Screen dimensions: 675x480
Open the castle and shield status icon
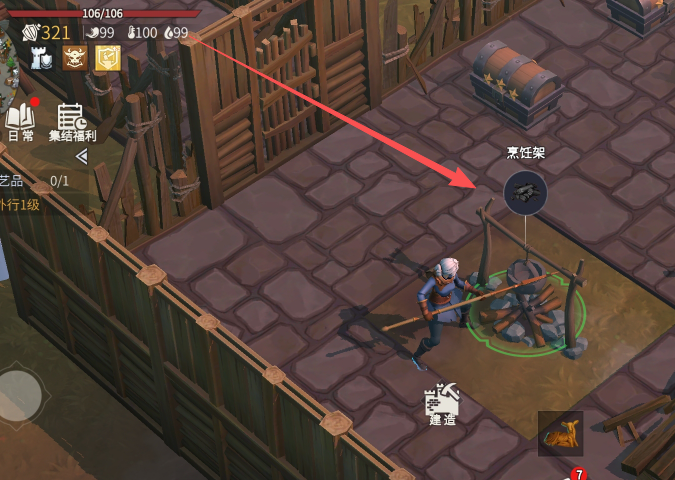(x=42, y=58)
